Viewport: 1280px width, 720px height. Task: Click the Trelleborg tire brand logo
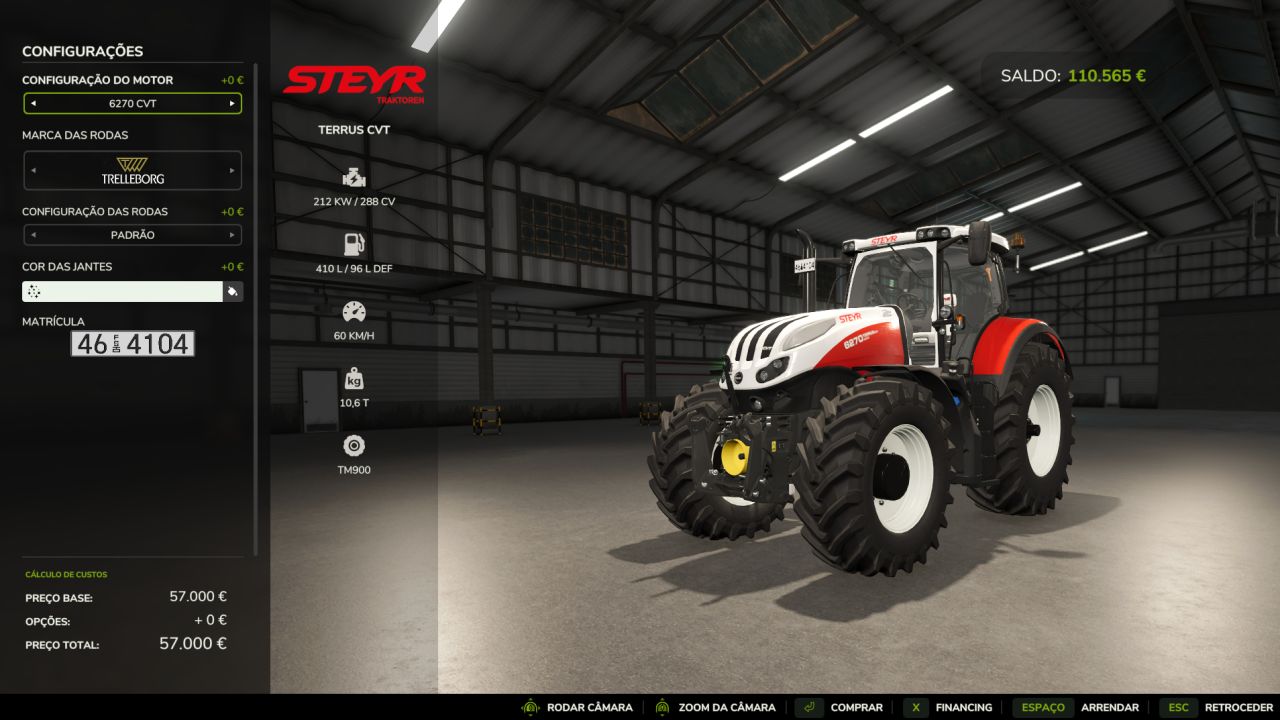[132, 170]
